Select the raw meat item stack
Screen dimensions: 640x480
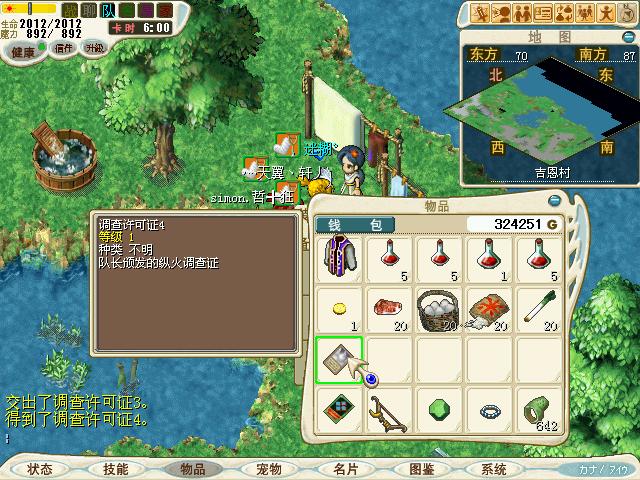coord(390,308)
